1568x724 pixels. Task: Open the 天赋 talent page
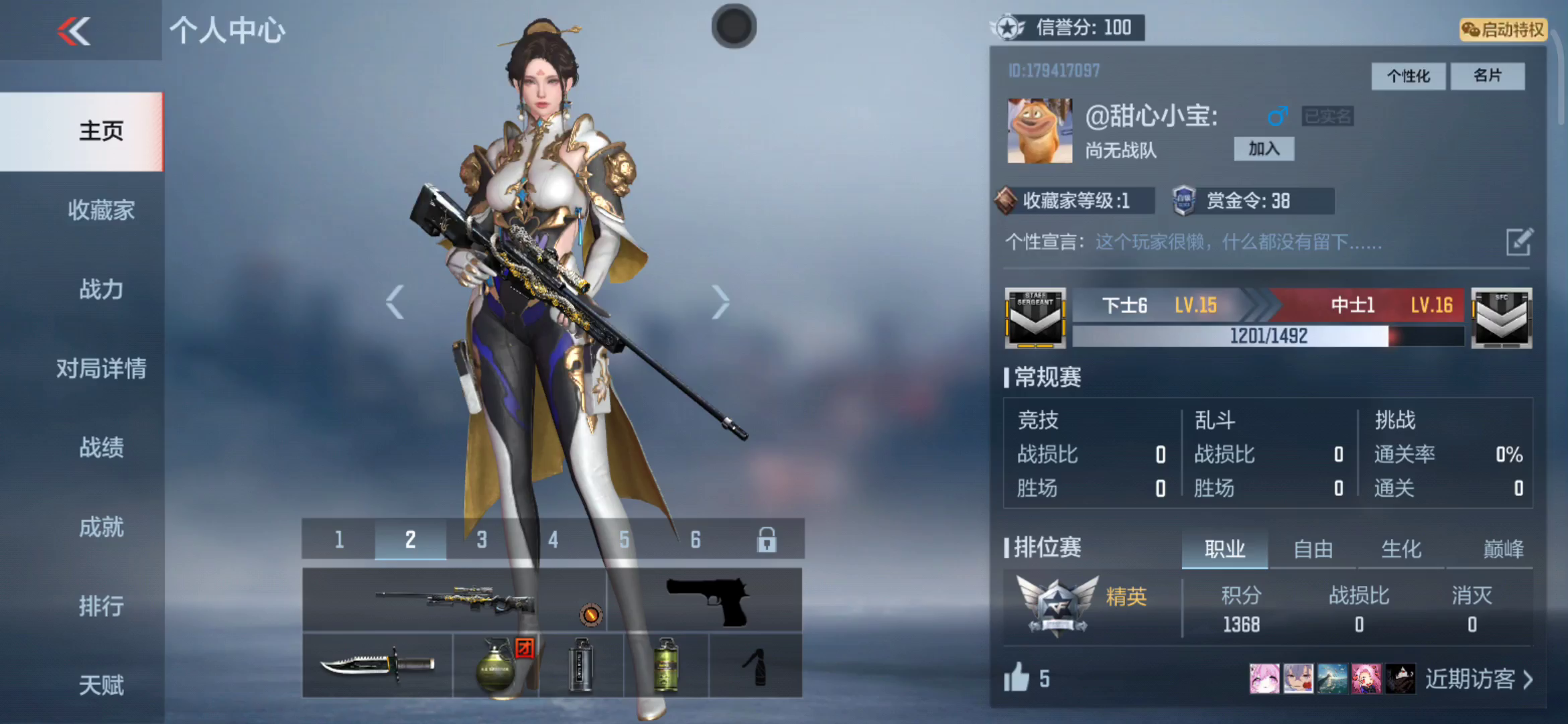tap(101, 684)
